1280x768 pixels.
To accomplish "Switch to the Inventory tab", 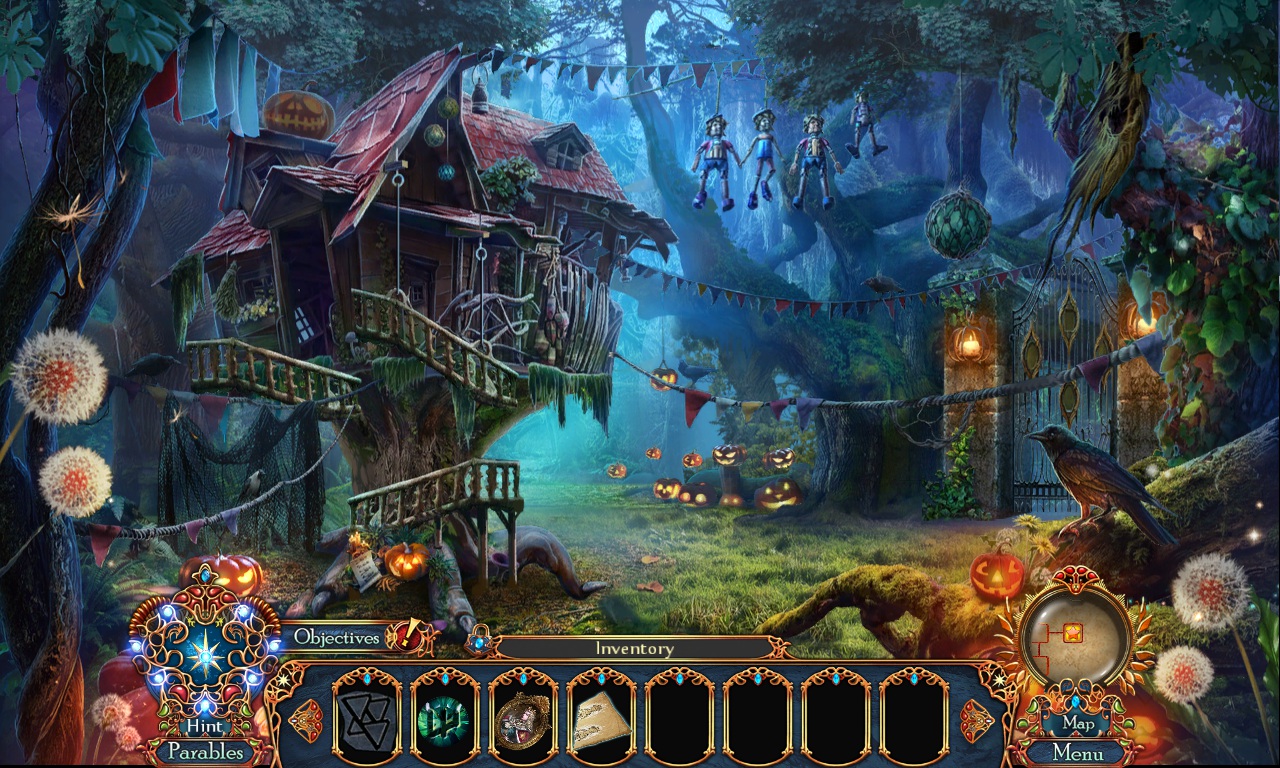I will pyautogui.click(x=636, y=648).
